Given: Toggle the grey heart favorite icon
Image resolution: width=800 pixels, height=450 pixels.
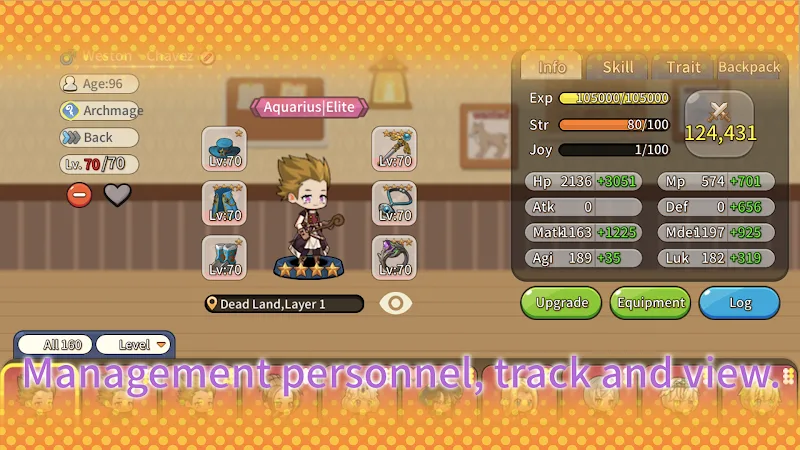Looking at the screenshot, I should coord(118,194).
